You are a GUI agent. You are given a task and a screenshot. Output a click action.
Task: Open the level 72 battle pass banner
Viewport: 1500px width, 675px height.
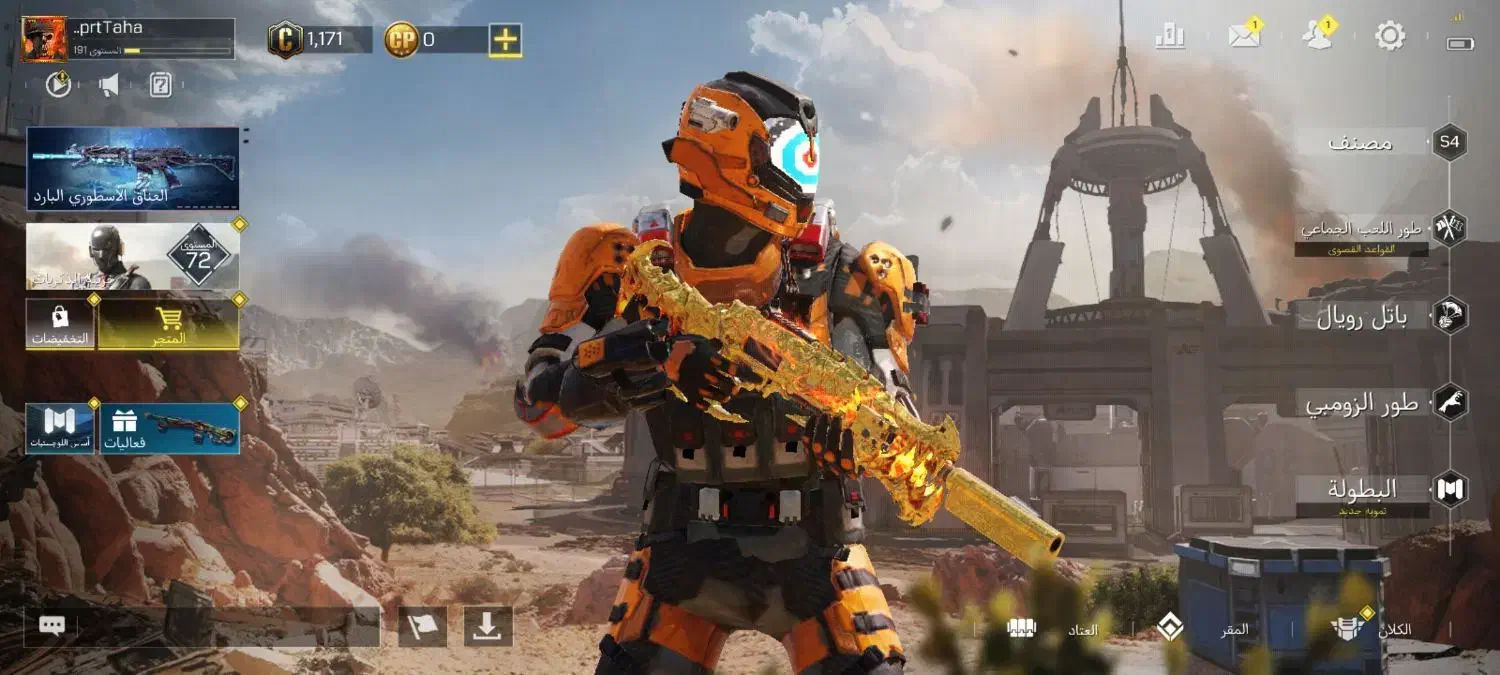pos(133,257)
